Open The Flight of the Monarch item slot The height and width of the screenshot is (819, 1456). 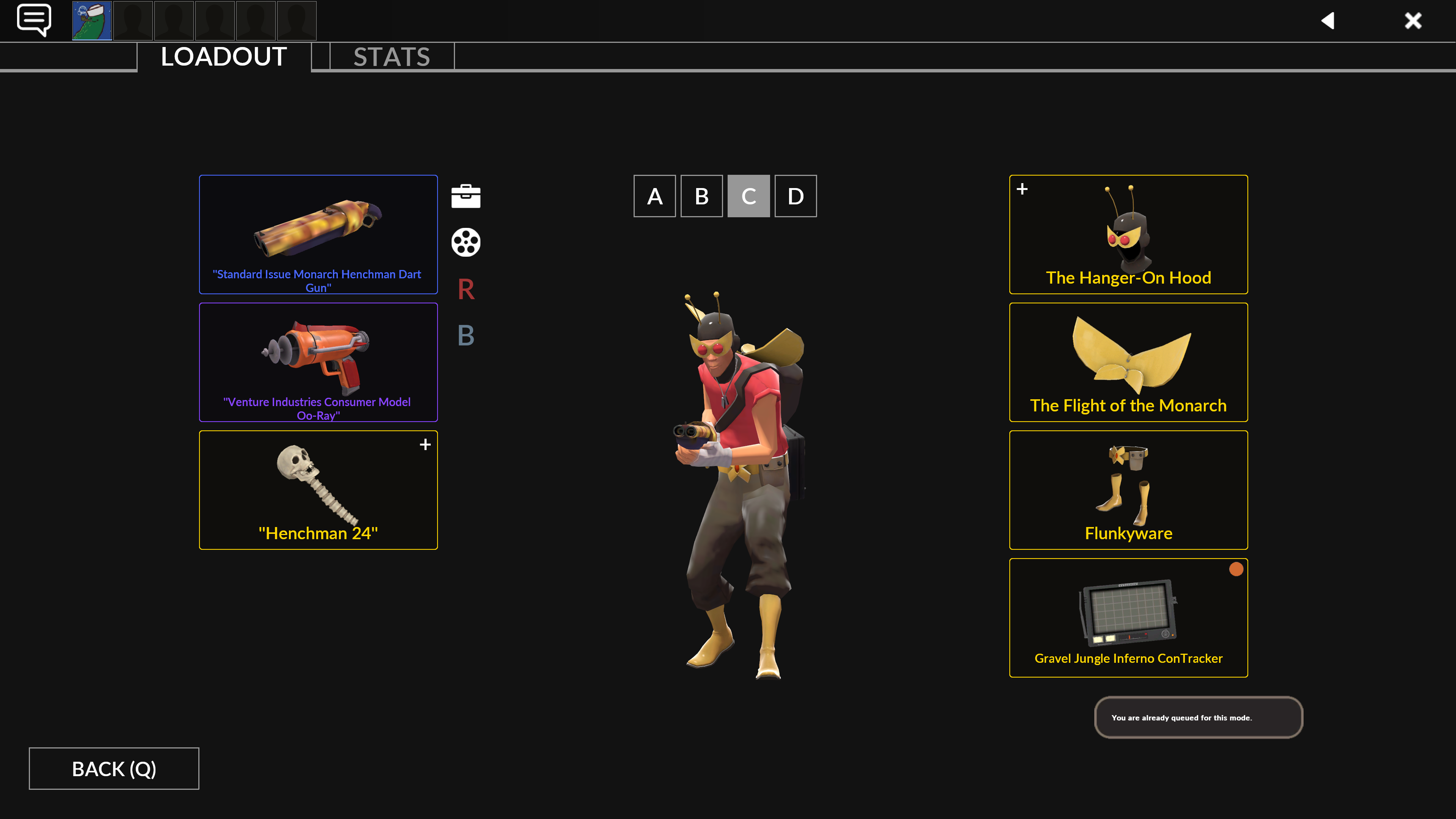click(x=1128, y=362)
